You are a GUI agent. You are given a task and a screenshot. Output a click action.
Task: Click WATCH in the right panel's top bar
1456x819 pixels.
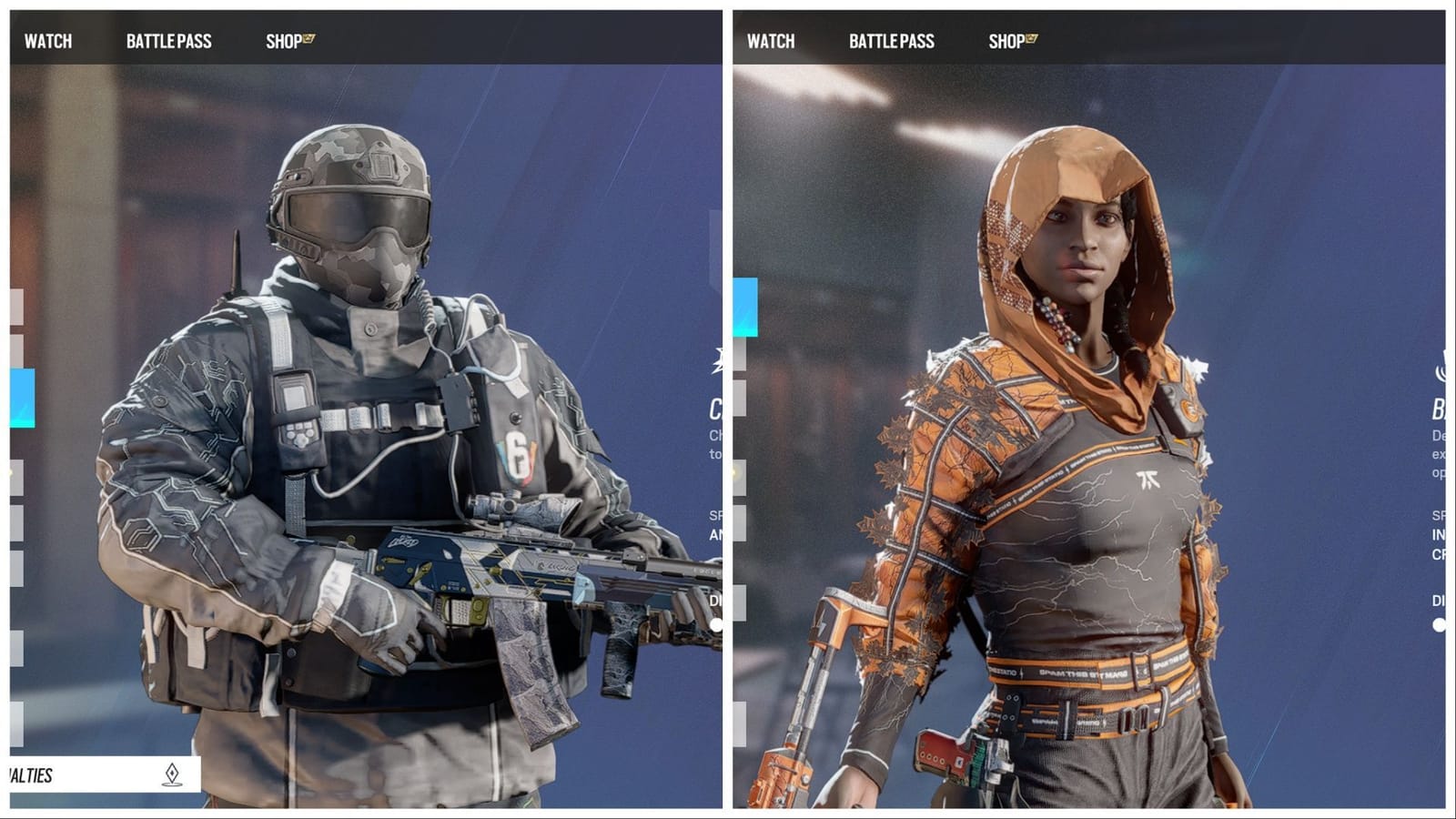[x=773, y=41]
